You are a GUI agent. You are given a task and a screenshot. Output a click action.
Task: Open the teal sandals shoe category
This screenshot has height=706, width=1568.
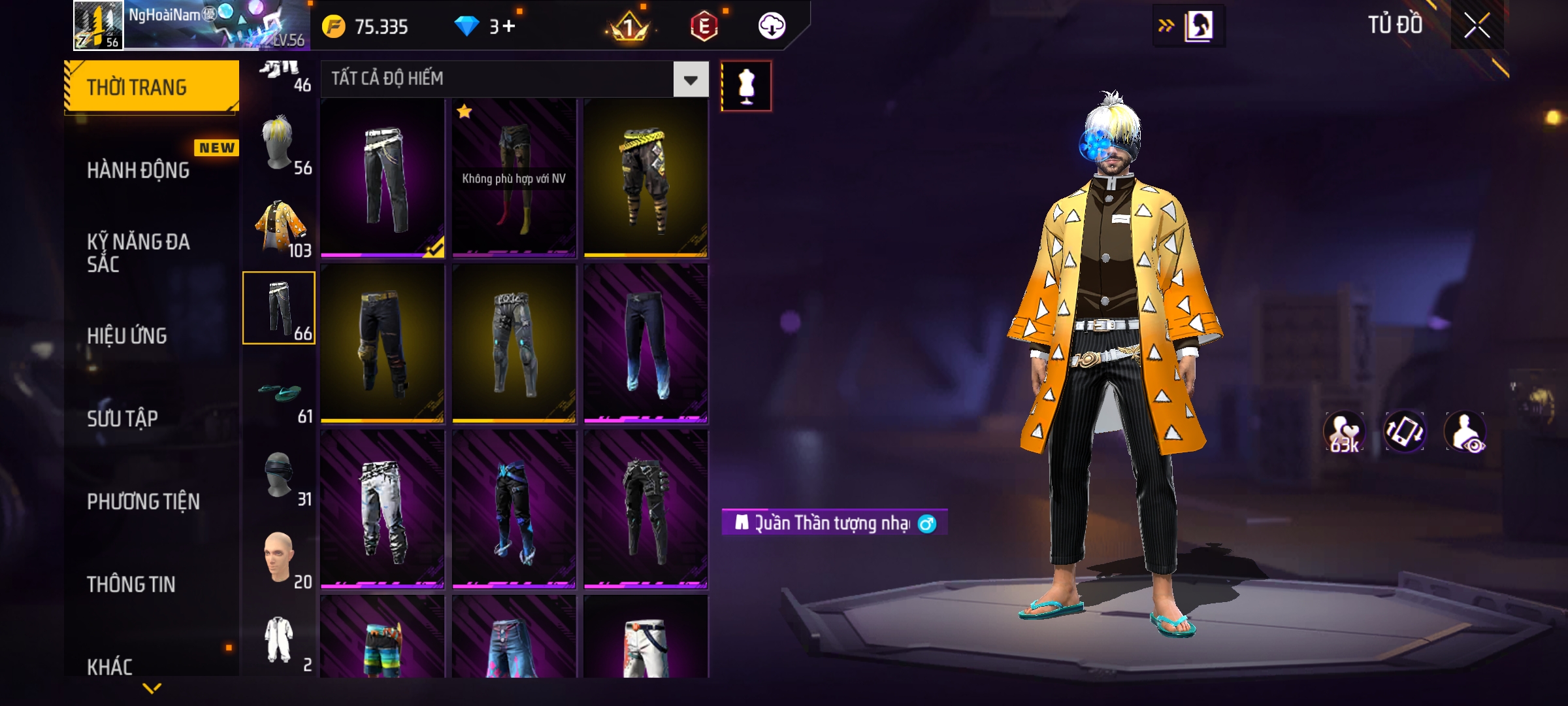pyautogui.click(x=280, y=393)
